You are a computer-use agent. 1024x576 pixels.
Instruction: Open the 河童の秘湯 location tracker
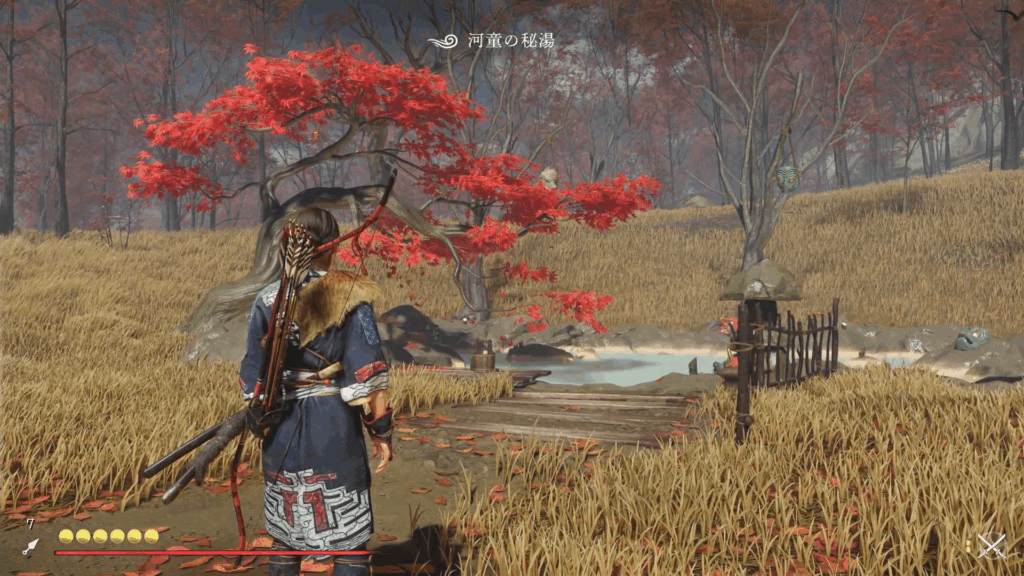click(491, 41)
